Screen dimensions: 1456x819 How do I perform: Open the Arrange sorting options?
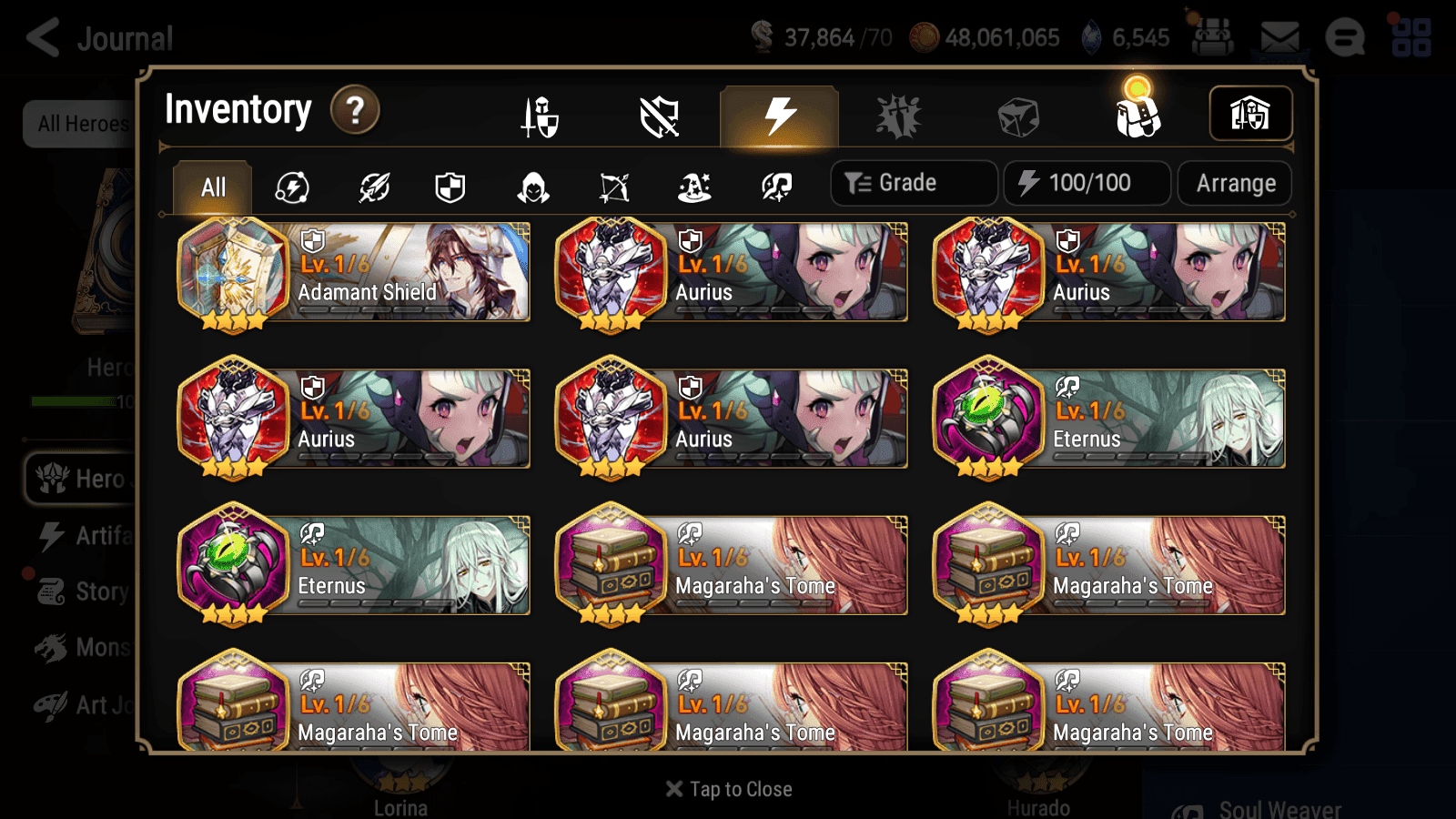pyautogui.click(x=1234, y=183)
